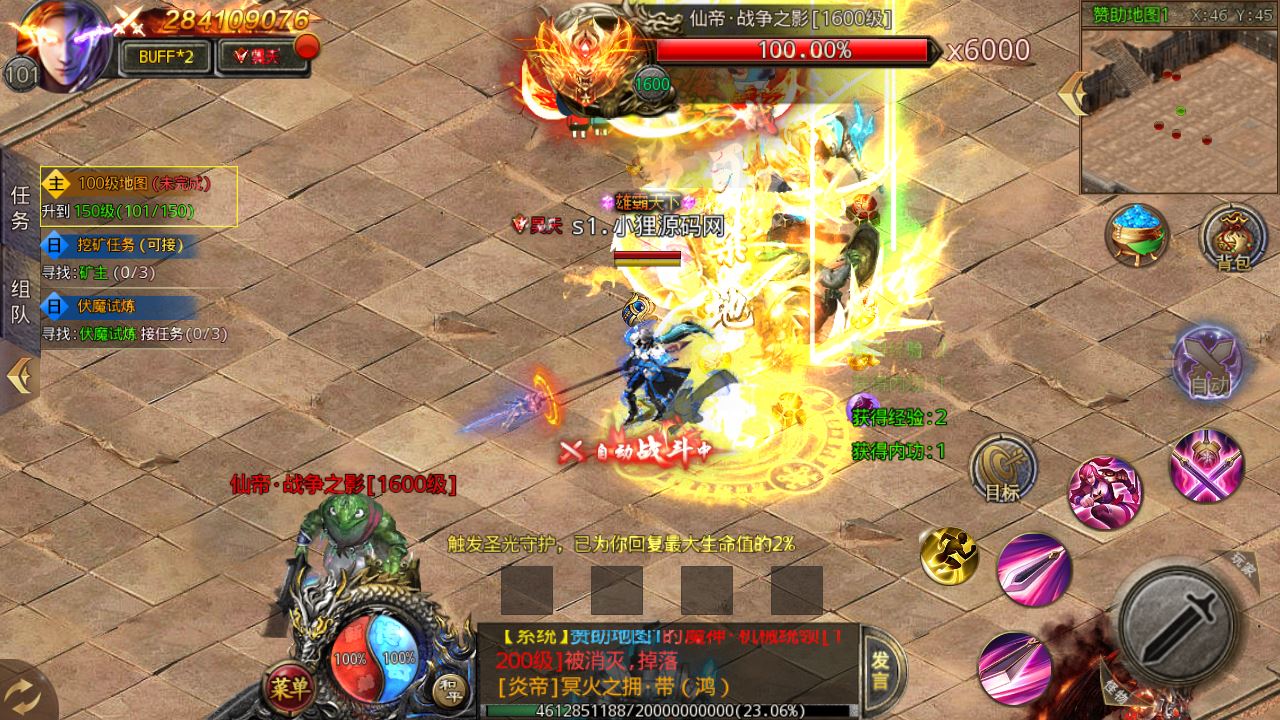The image size is (1280, 720).
Task: Select the 100级地图 main quest entry
Action: pyautogui.click(x=139, y=196)
